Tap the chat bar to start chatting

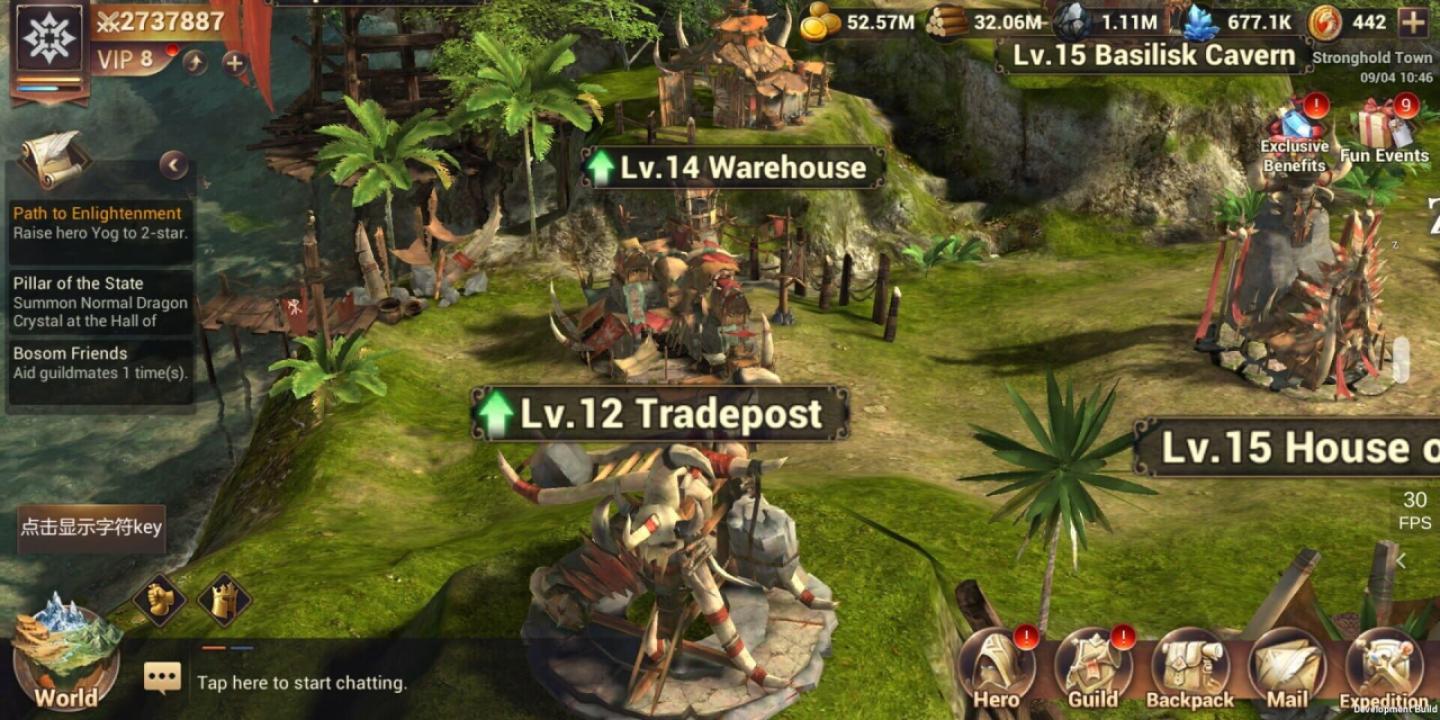[302, 683]
